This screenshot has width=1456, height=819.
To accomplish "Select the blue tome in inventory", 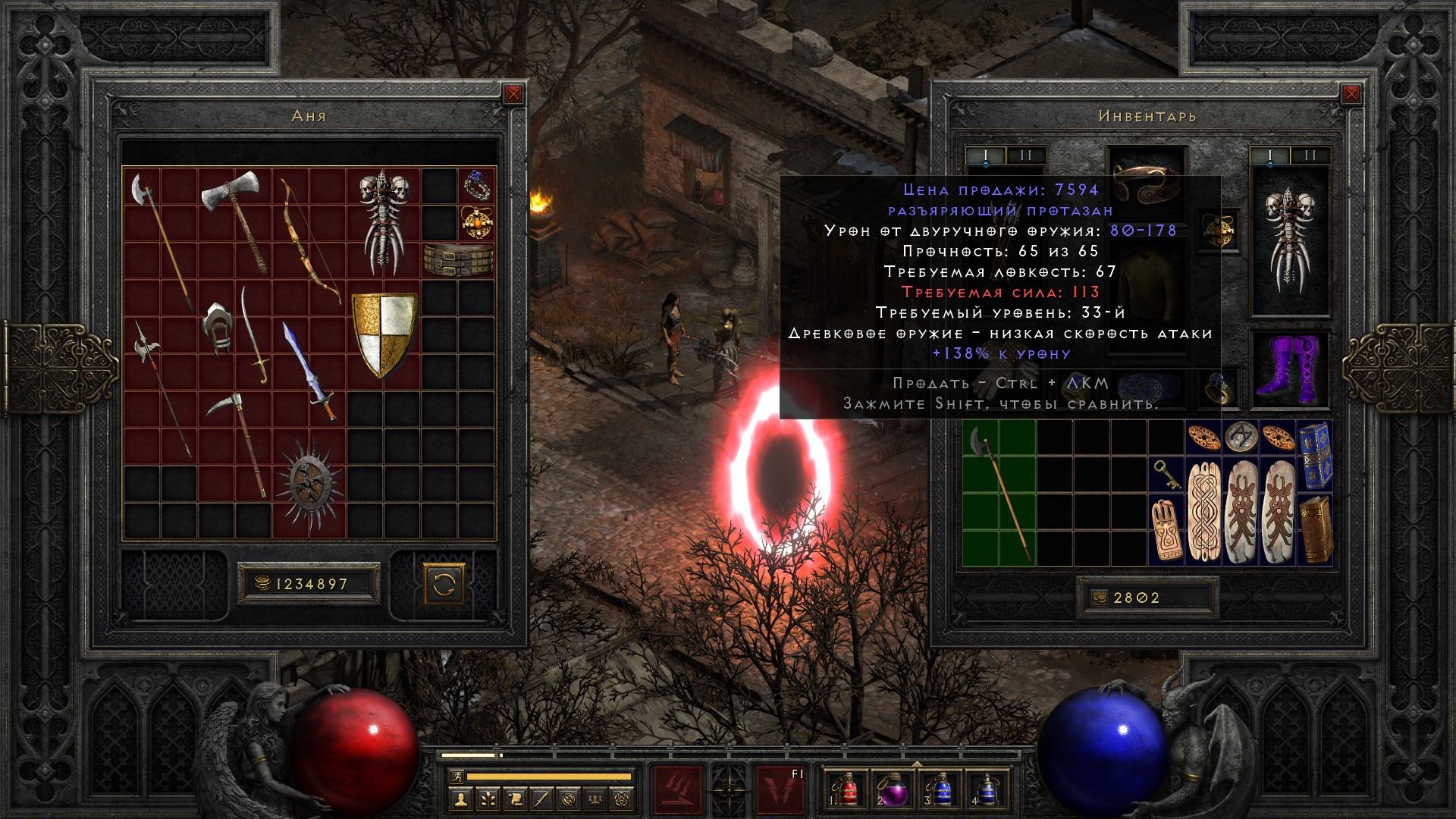I will (1315, 457).
